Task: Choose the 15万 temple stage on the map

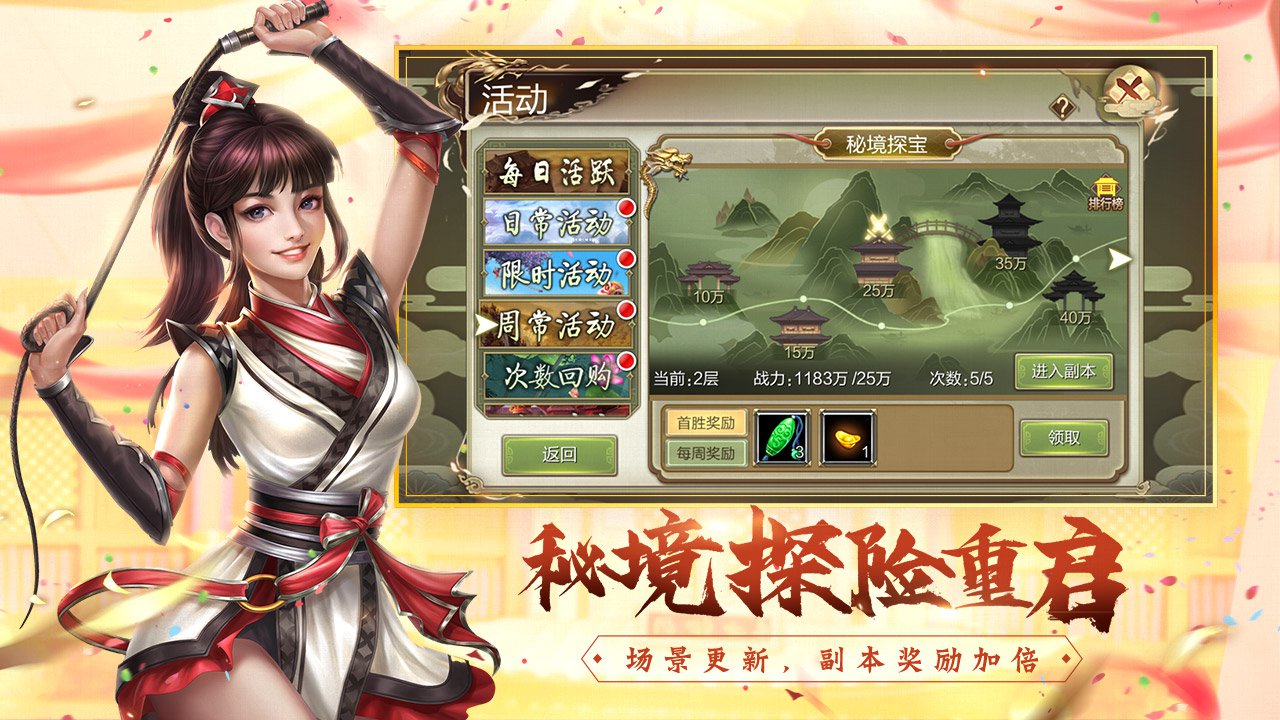Action: coord(800,326)
